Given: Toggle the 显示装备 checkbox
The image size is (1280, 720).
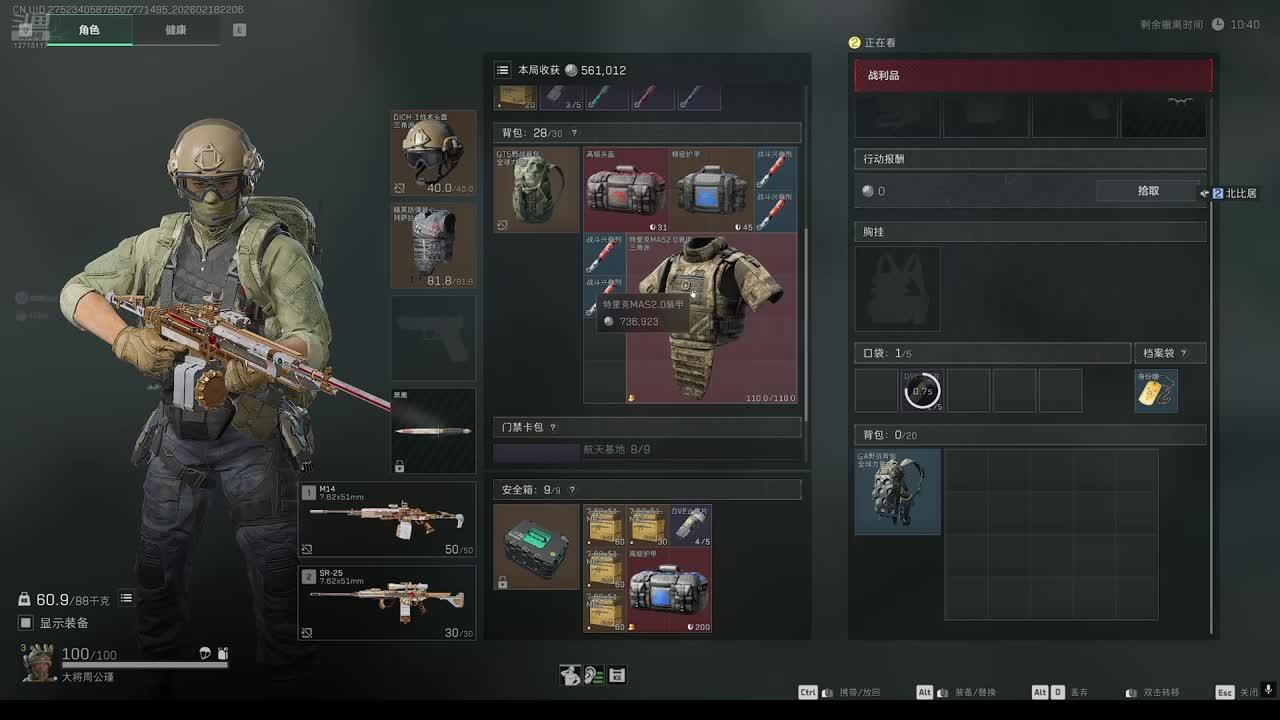Looking at the screenshot, I should tap(26, 623).
